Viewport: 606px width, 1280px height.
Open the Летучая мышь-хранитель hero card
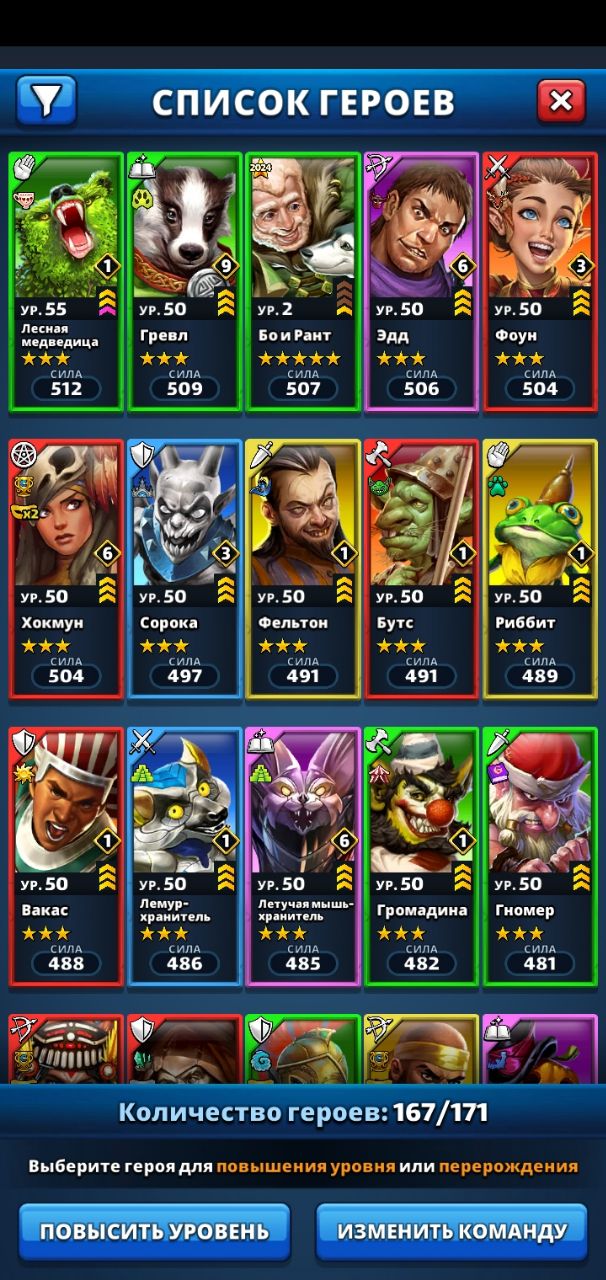[302, 856]
